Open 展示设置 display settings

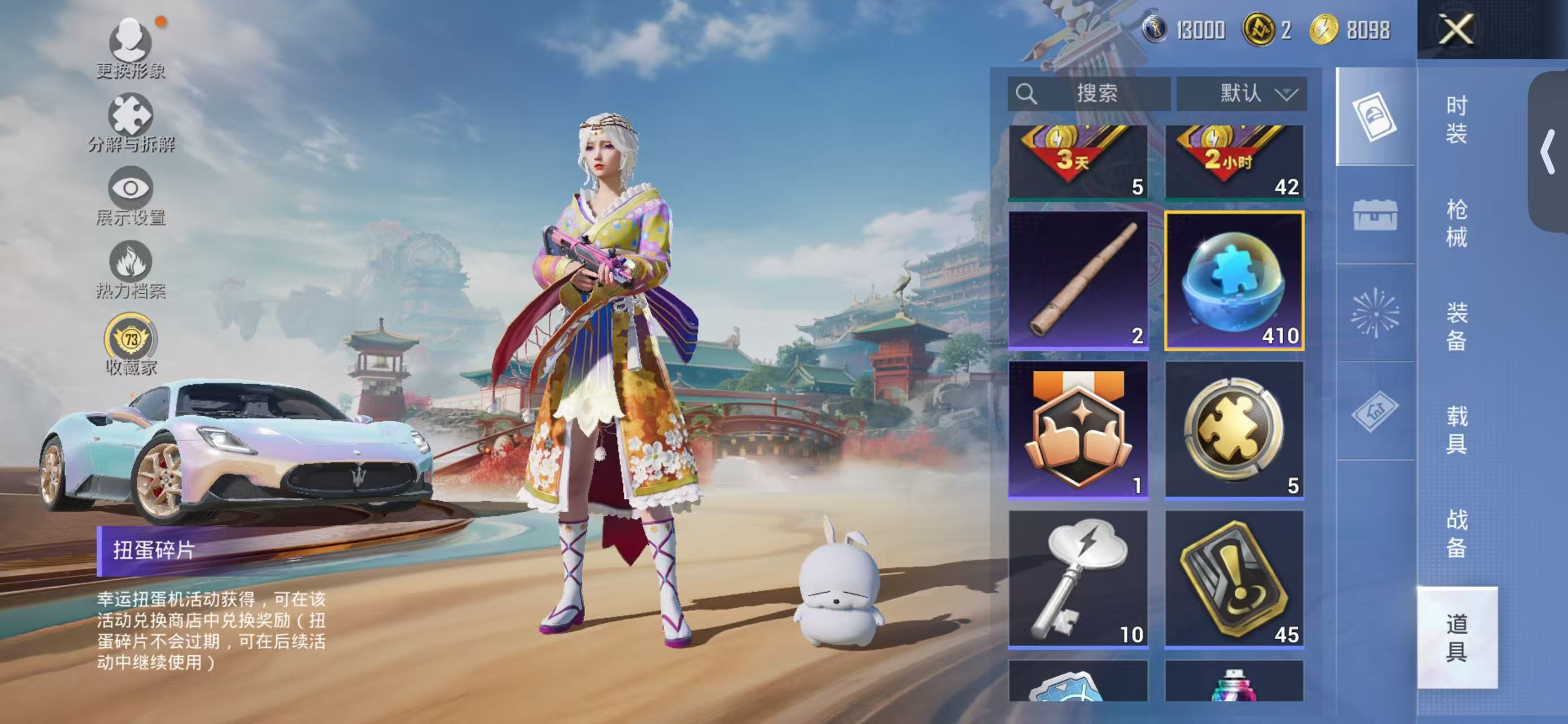[x=130, y=196]
